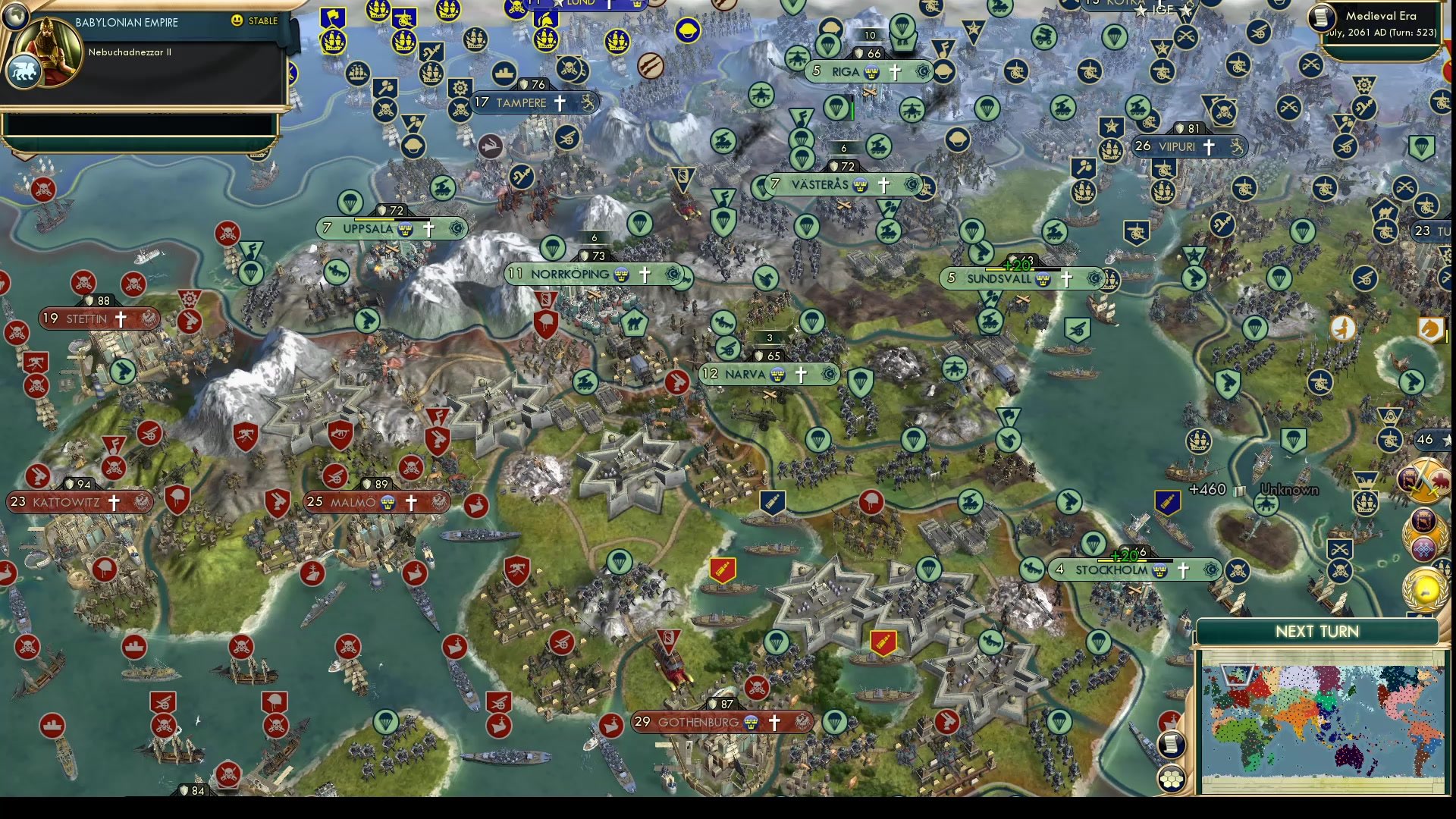Open the crossed-swords war declaration notification

tap(1425, 479)
